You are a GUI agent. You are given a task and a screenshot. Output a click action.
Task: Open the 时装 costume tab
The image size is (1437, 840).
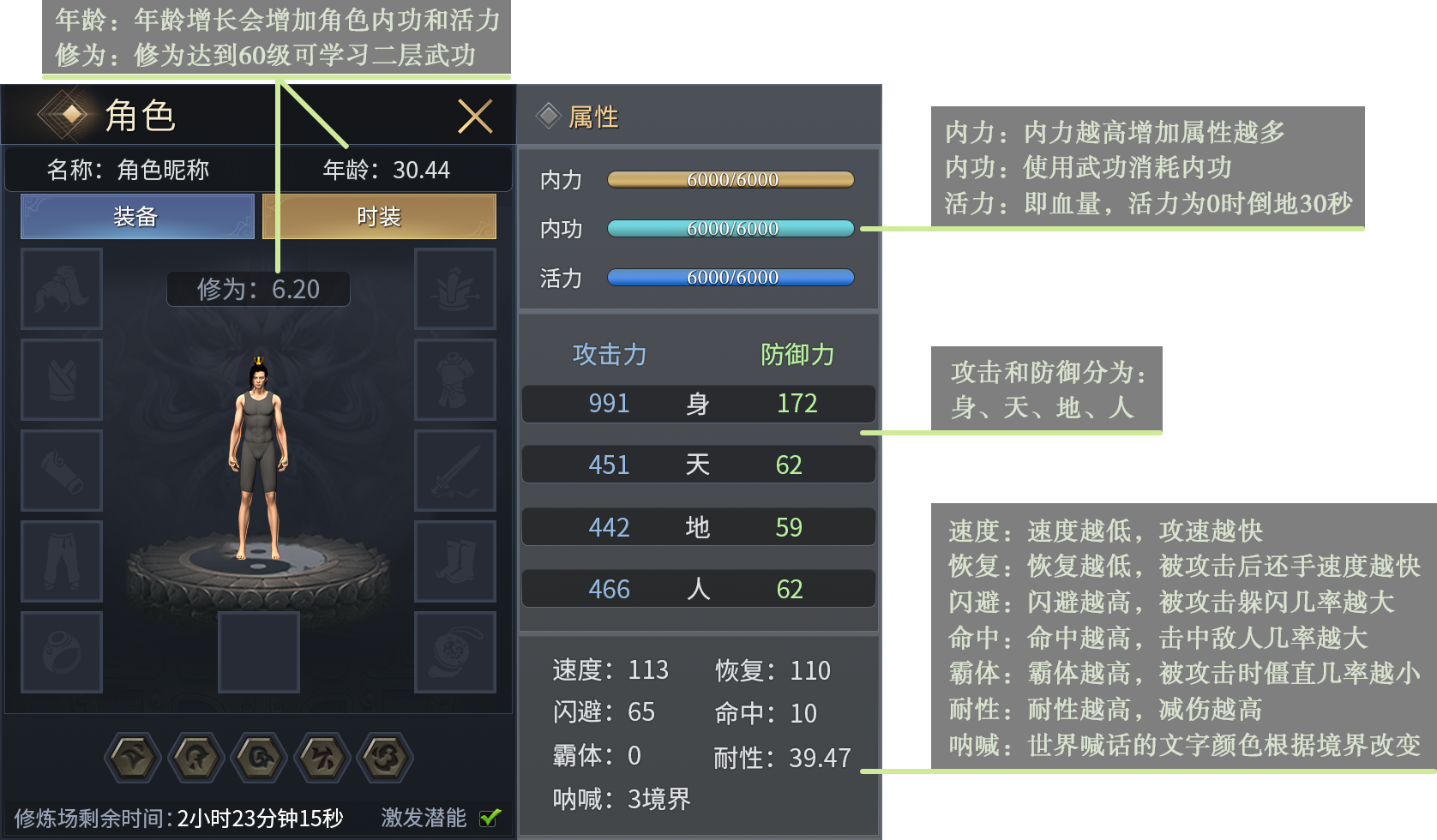tap(379, 216)
